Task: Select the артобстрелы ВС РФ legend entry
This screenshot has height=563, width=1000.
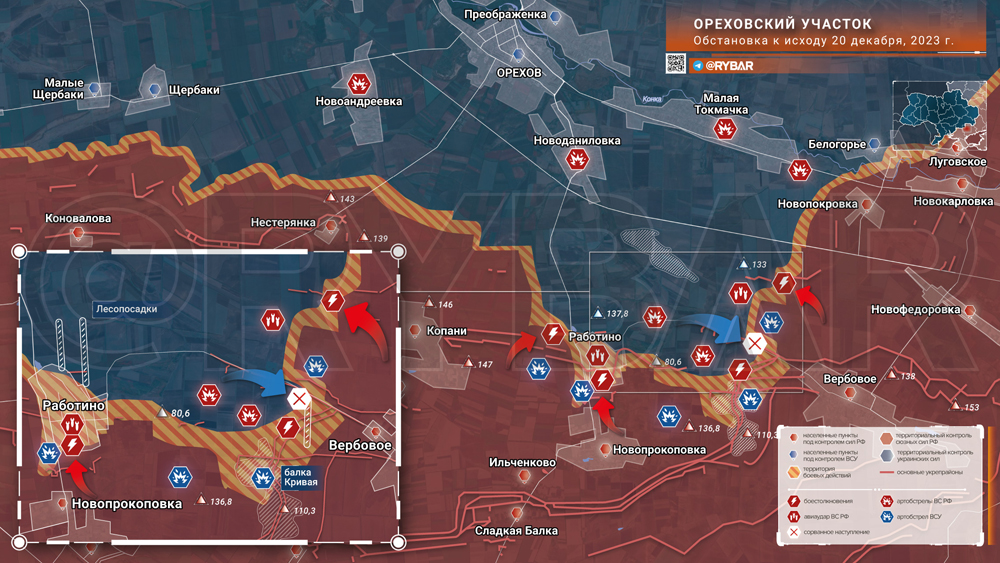Action: [x=914, y=499]
